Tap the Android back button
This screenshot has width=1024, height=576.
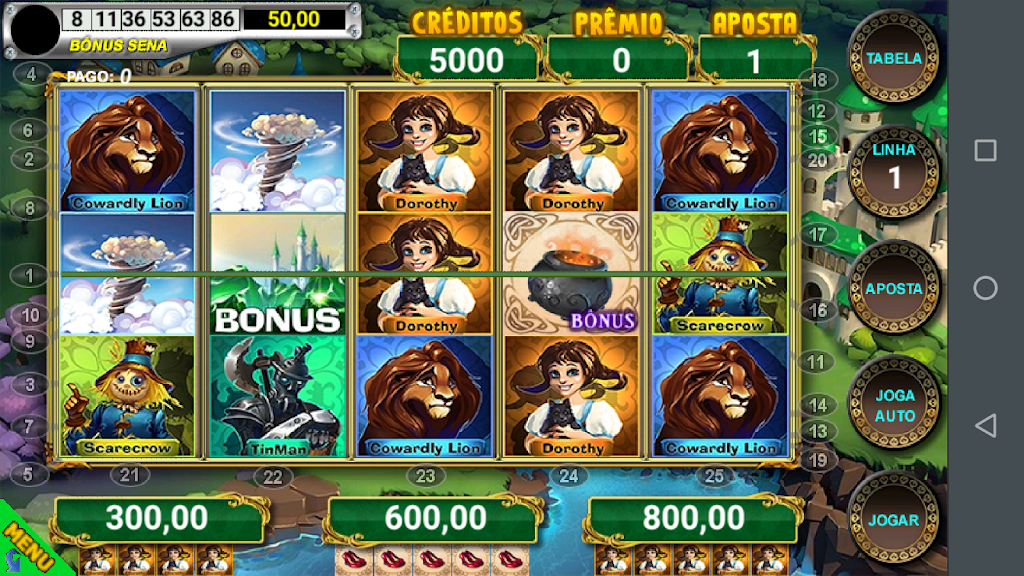tap(985, 426)
